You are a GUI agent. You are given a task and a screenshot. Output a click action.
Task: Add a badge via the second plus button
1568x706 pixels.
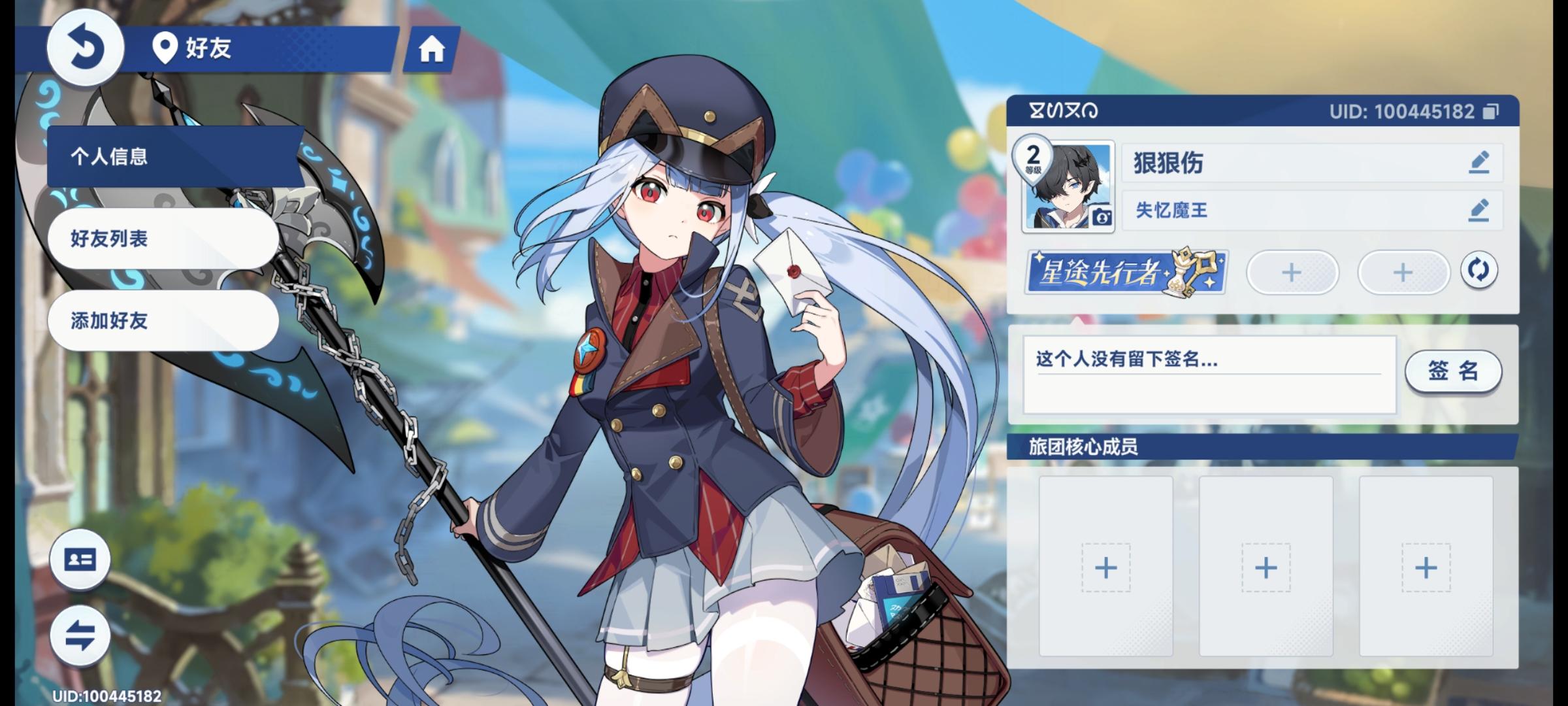click(x=1403, y=273)
